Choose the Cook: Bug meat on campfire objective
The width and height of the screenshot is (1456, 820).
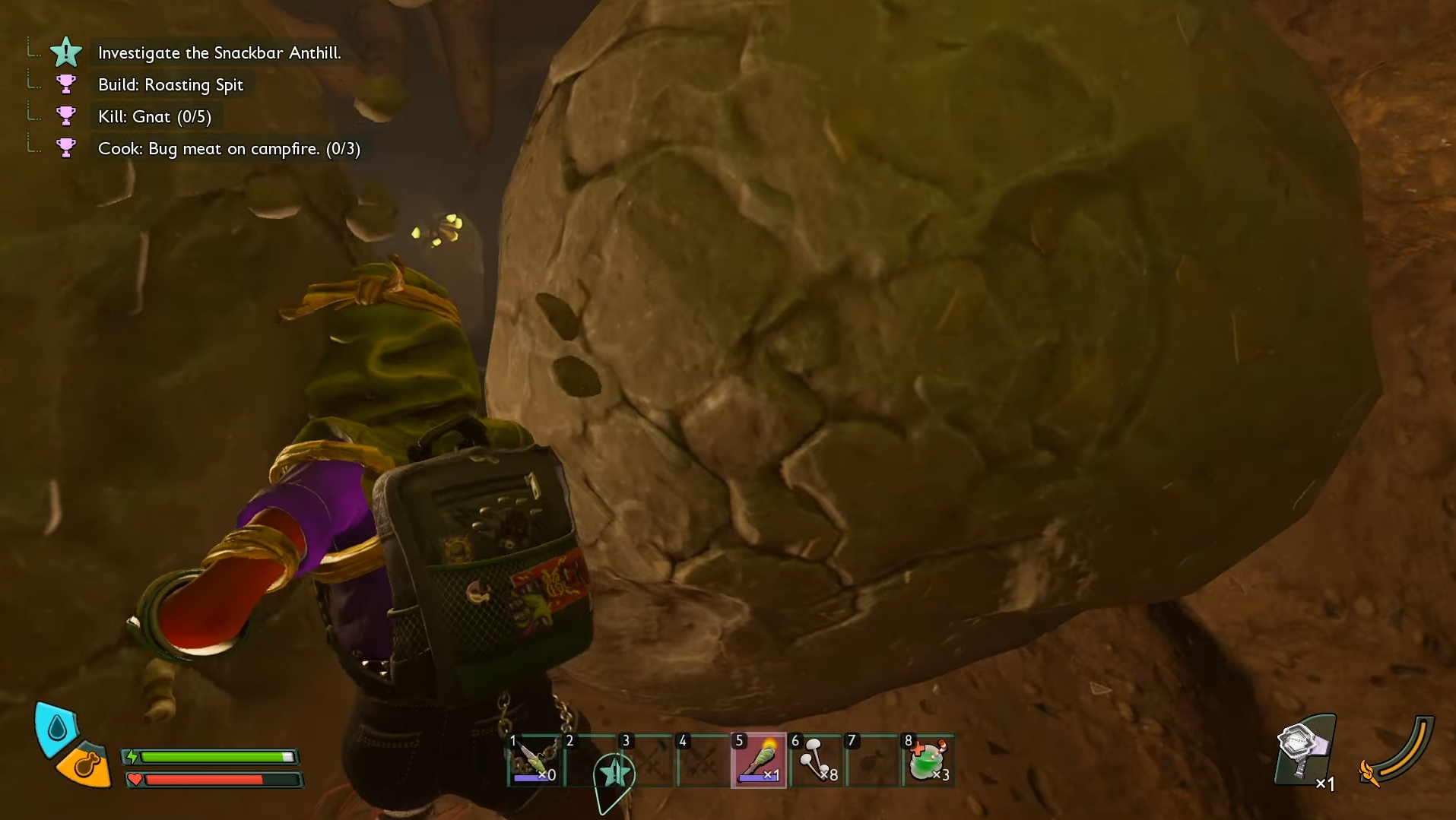[x=228, y=149]
